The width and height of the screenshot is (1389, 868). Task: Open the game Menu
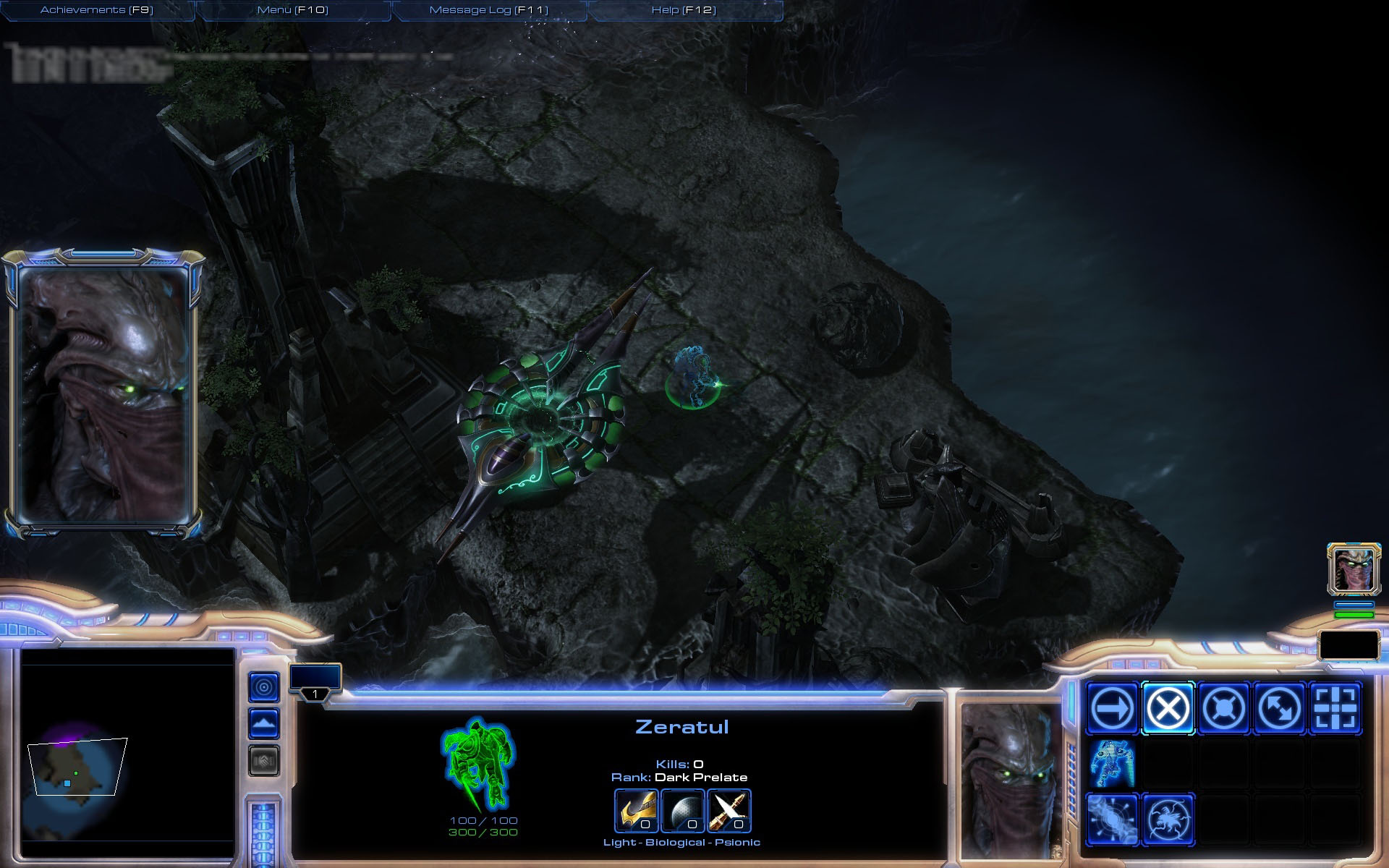pyautogui.click(x=292, y=10)
